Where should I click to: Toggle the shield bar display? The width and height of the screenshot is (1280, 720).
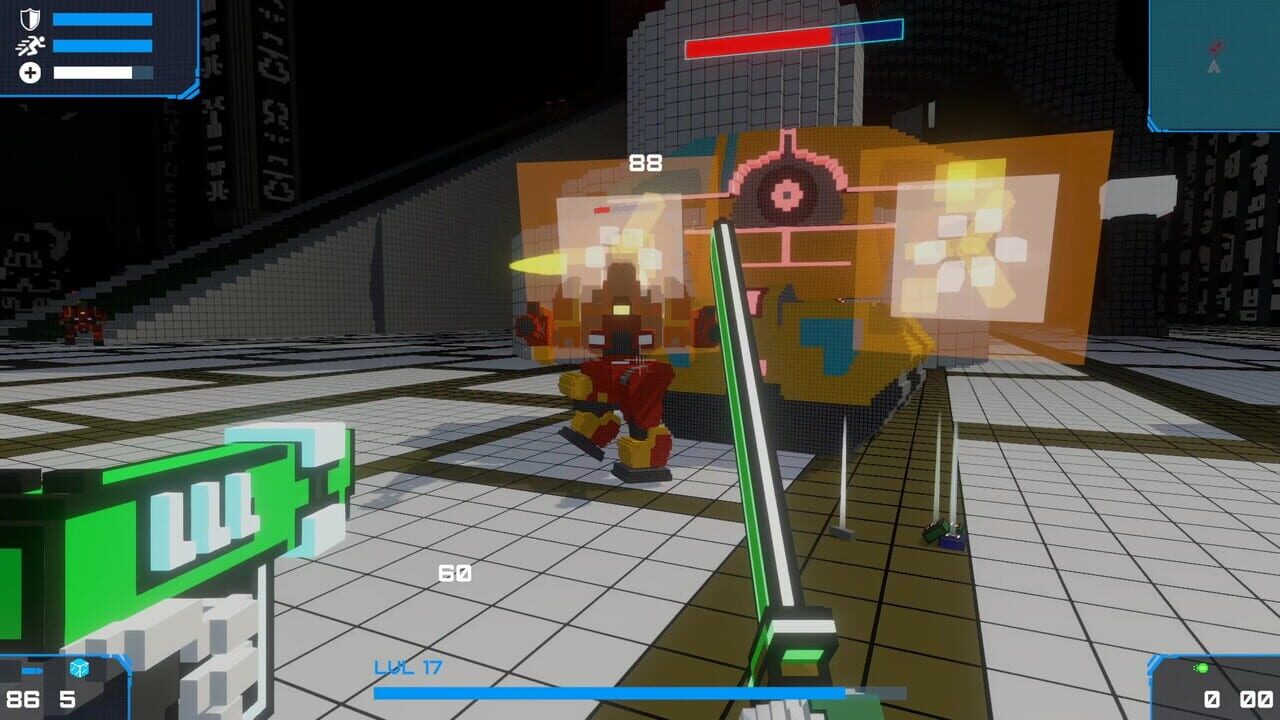pos(105,18)
